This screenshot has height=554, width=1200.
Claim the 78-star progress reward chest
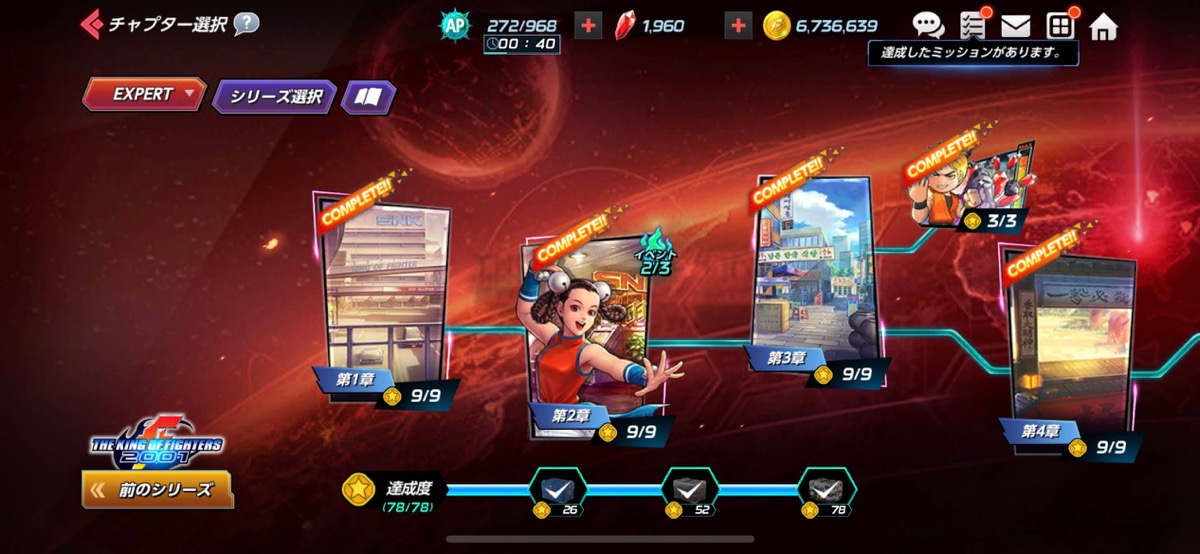point(825,490)
